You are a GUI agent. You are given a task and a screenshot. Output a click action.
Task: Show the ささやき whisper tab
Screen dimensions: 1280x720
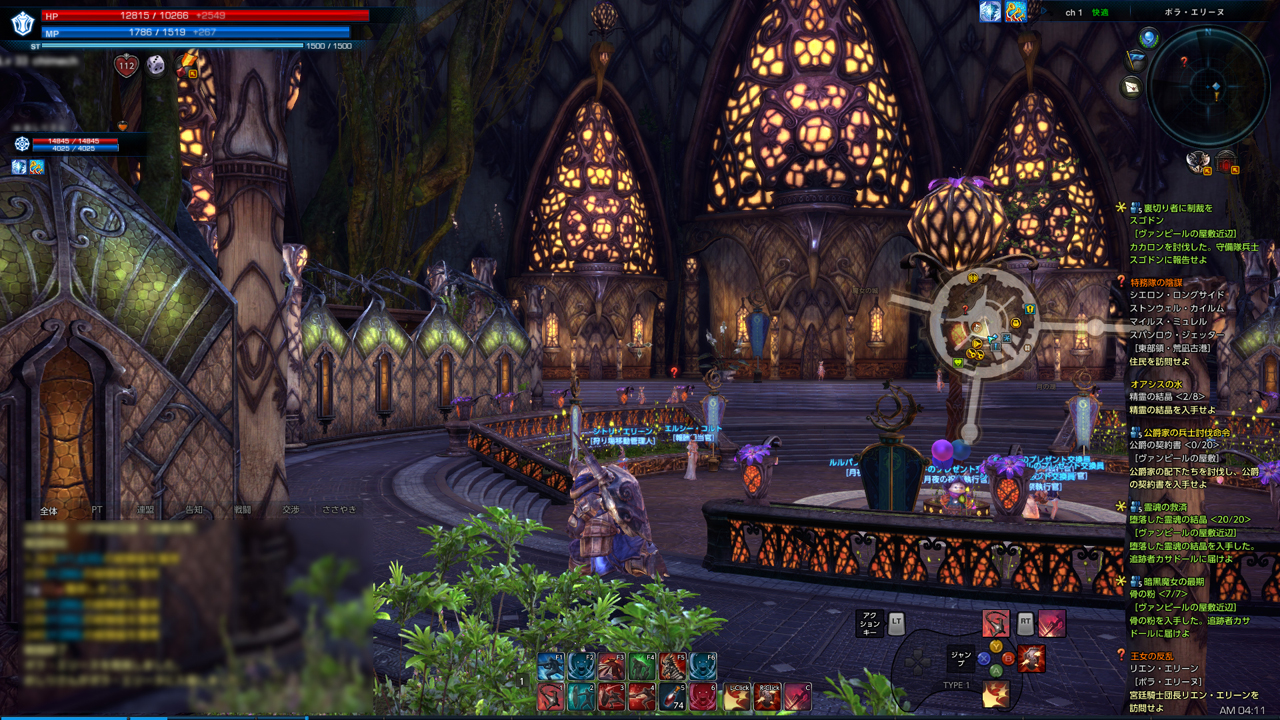pos(340,510)
